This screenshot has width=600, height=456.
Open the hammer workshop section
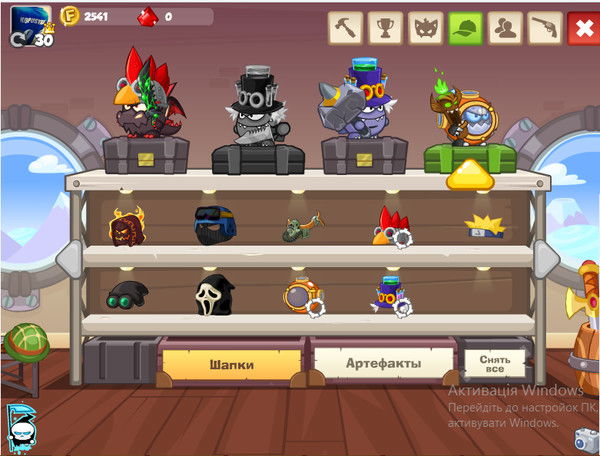click(345, 28)
